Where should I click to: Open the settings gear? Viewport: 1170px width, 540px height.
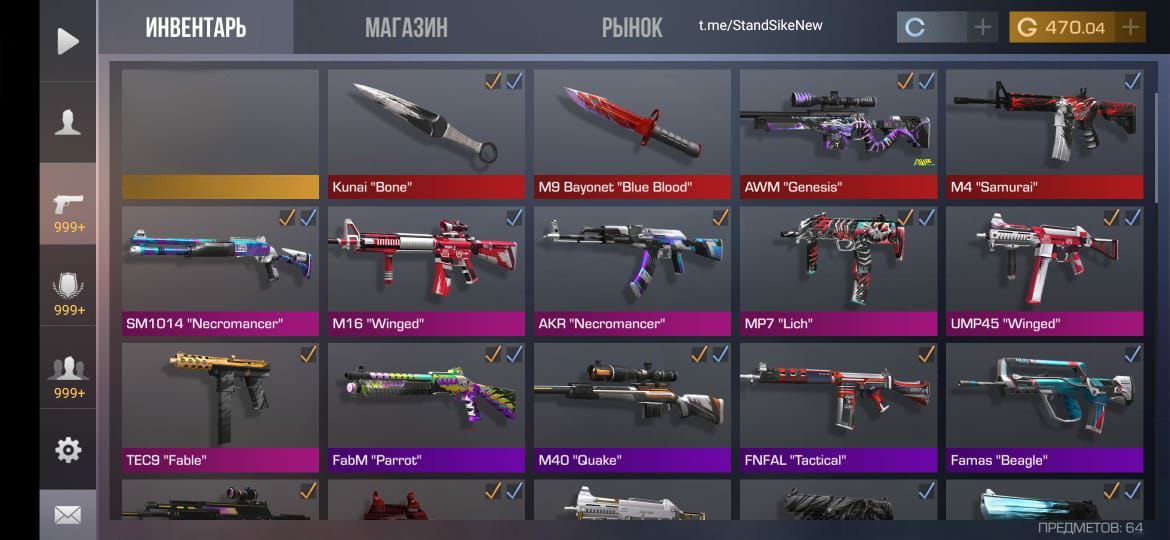[68, 450]
